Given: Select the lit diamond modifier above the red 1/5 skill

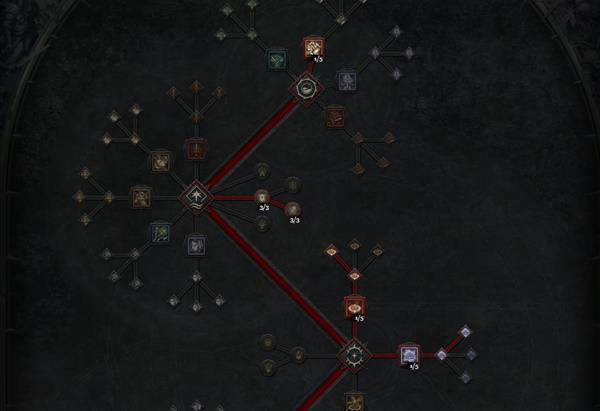Looking at the screenshot, I should pos(354,275).
